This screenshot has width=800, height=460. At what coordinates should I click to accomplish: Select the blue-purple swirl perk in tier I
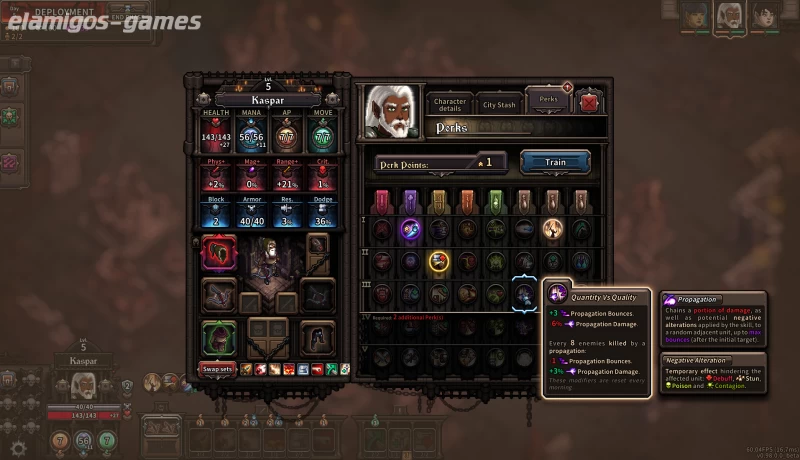(x=410, y=229)
